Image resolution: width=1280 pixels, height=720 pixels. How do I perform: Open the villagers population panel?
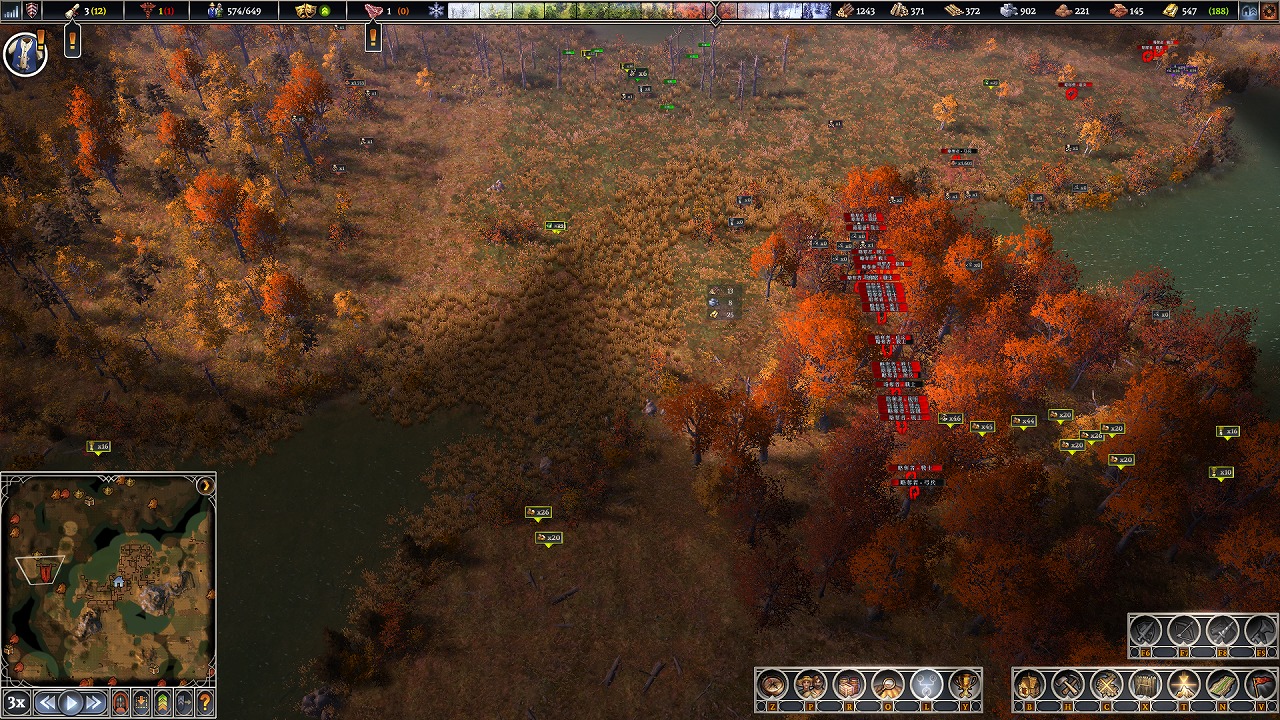point(810,685)
